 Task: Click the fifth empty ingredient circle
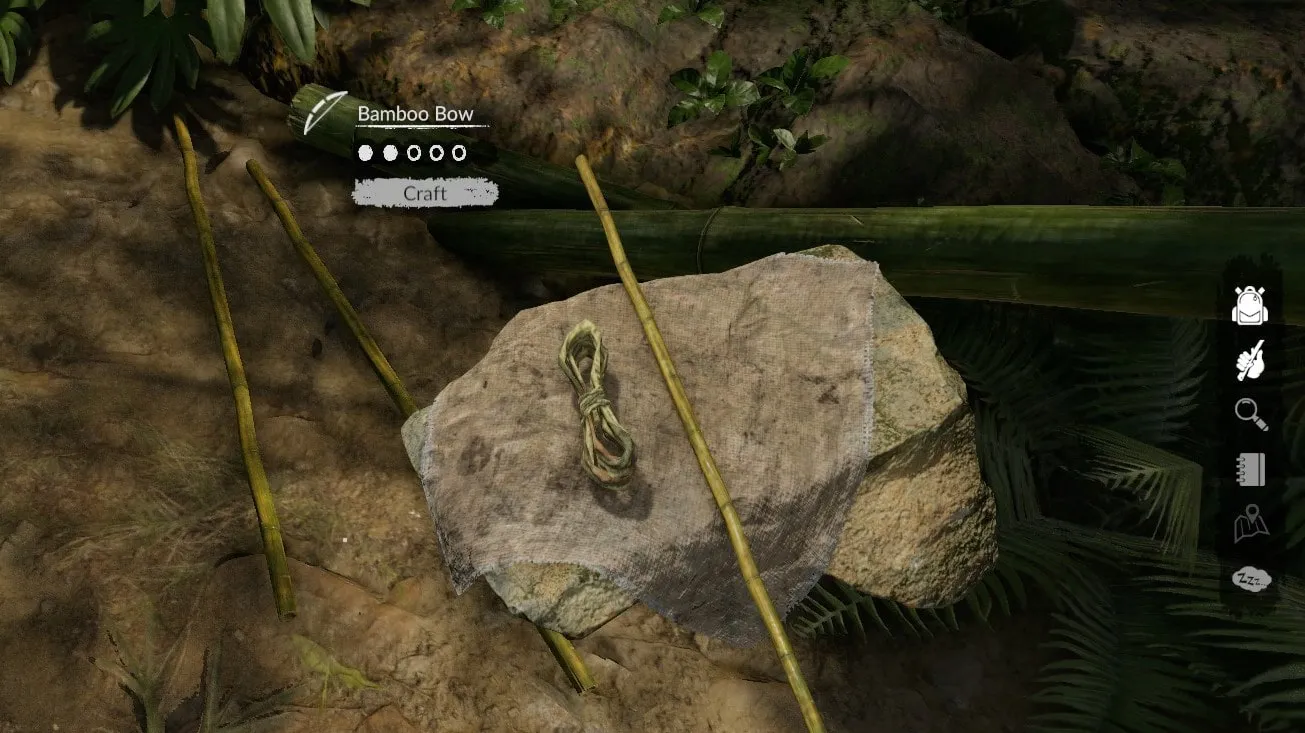click(459, 153)
